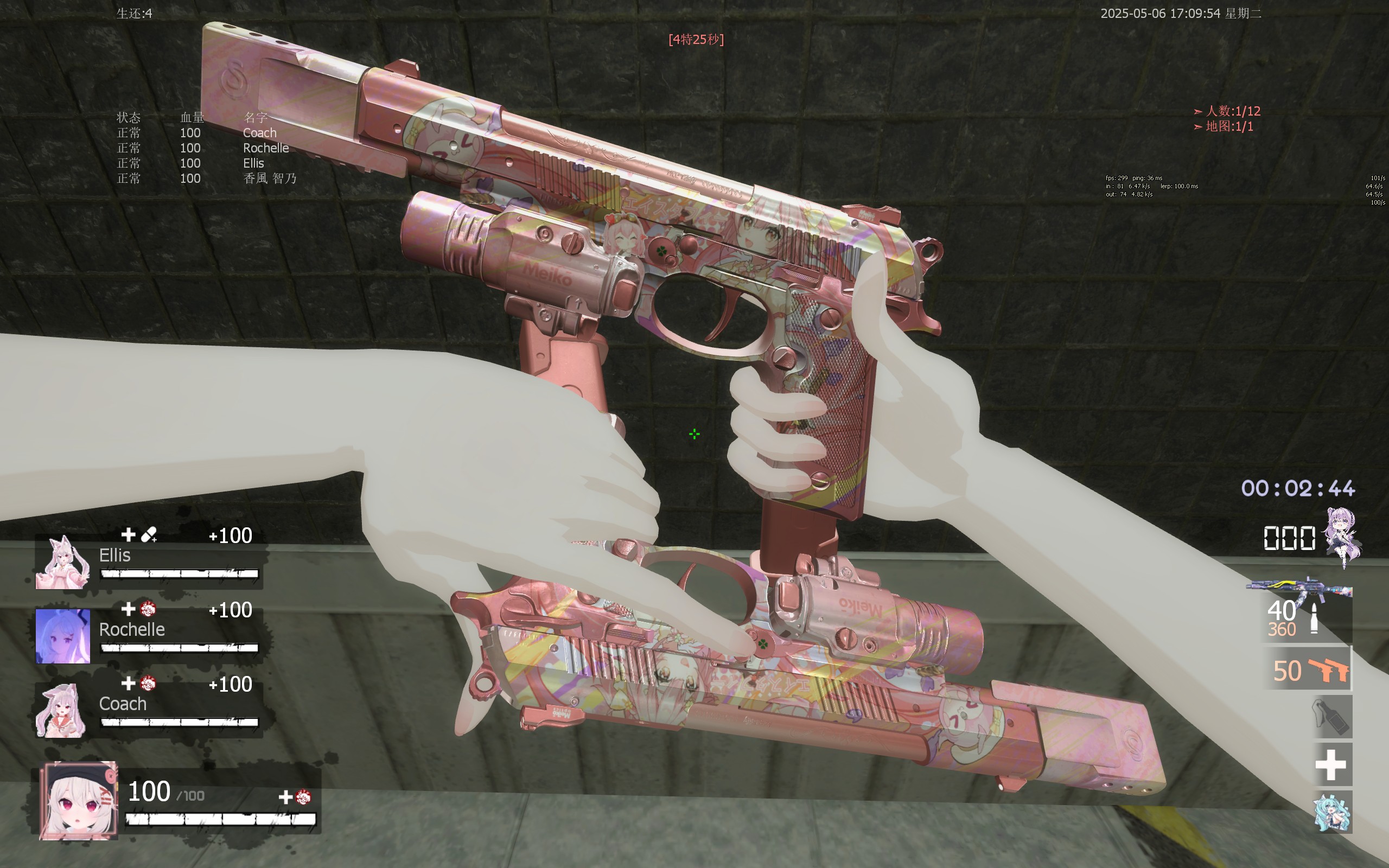Click your own character portrait
This screenshot has width=1389, height=868.
[x=78, y=801]
